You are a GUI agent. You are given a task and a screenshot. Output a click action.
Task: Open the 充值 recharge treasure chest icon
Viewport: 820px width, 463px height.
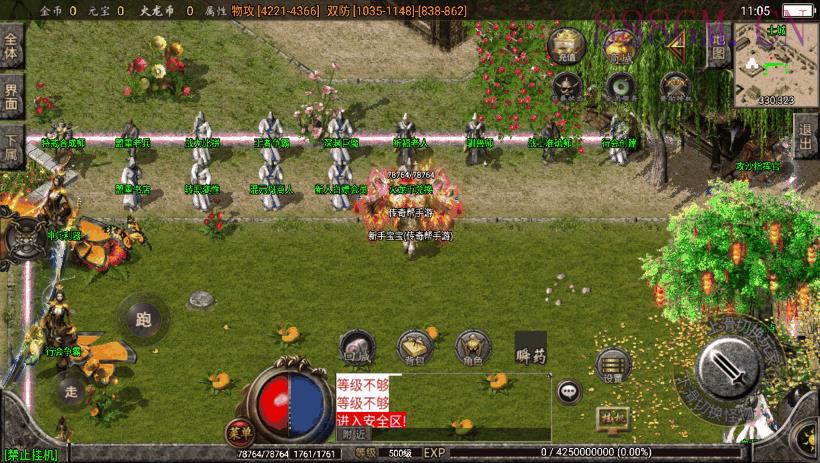tap(567, 46)
